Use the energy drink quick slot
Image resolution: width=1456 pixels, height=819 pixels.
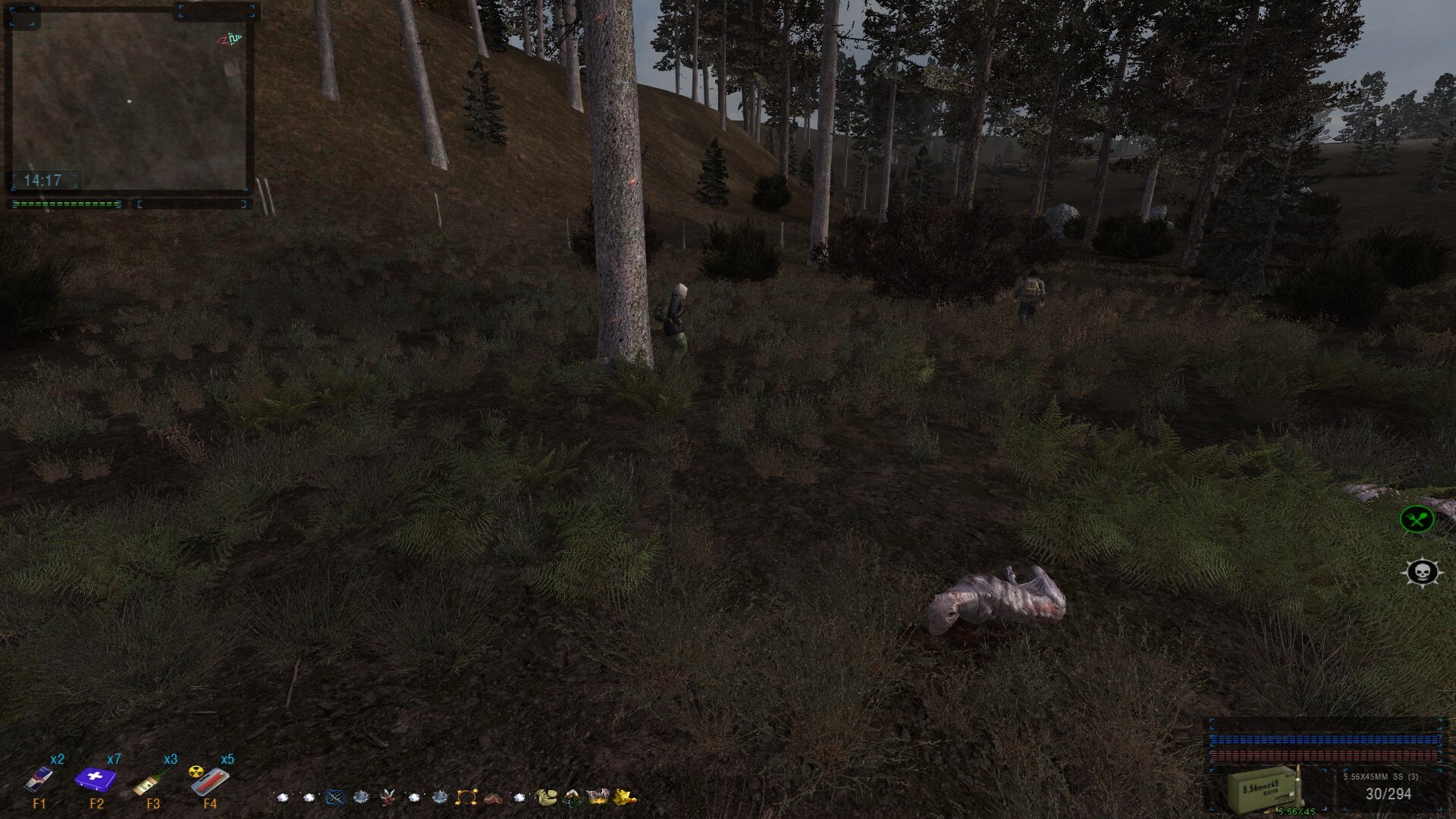39,779
